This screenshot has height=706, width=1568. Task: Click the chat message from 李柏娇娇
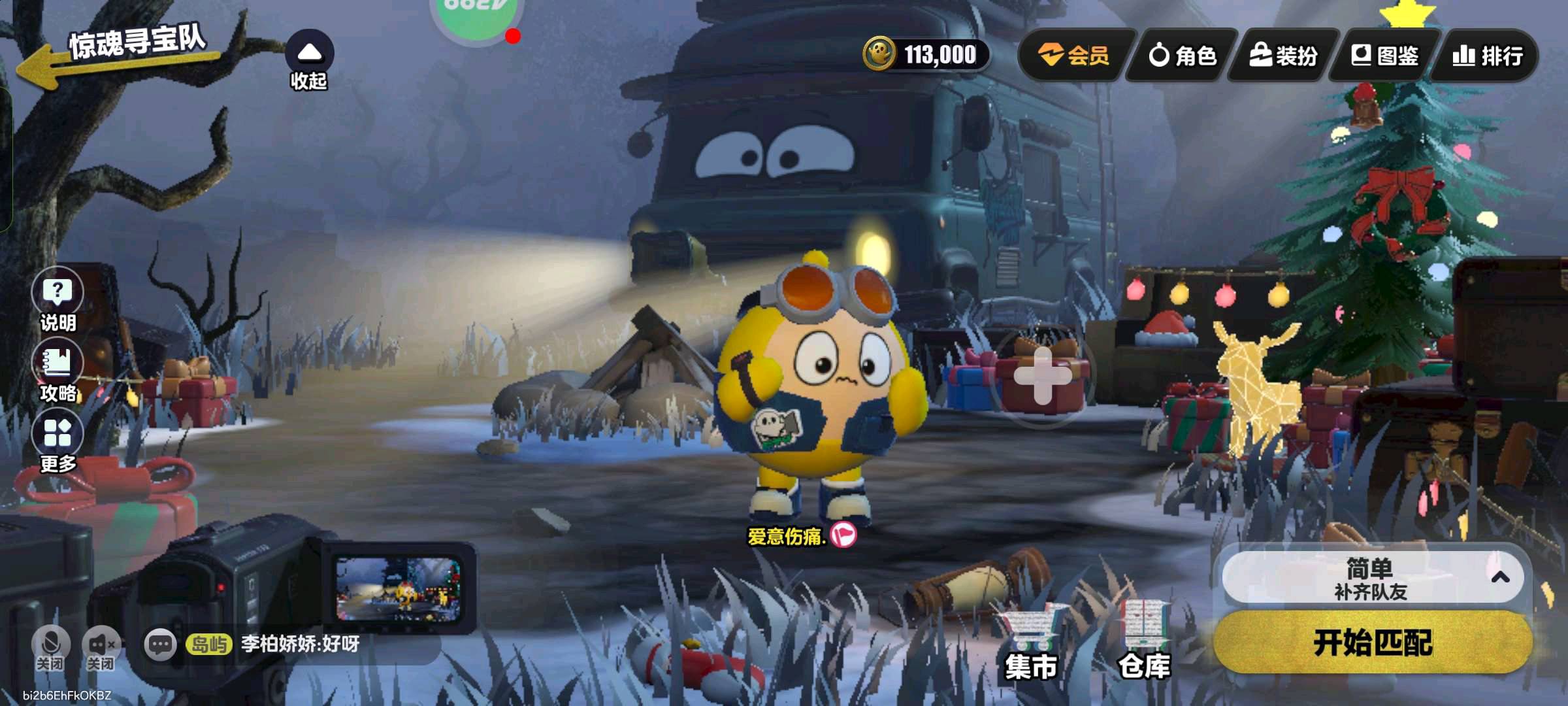(x=300, y=645)
